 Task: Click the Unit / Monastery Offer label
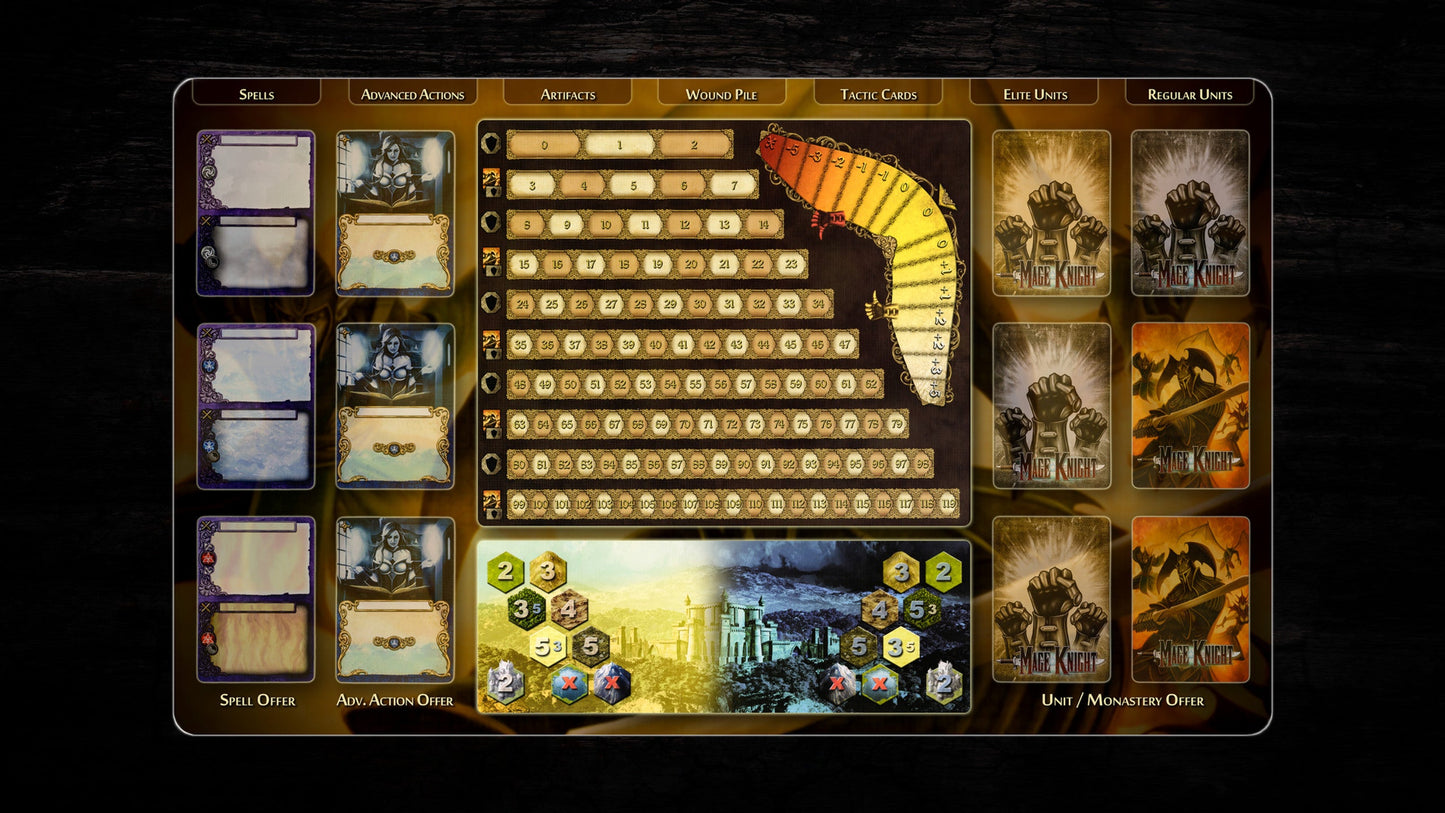click(1122, 700)
